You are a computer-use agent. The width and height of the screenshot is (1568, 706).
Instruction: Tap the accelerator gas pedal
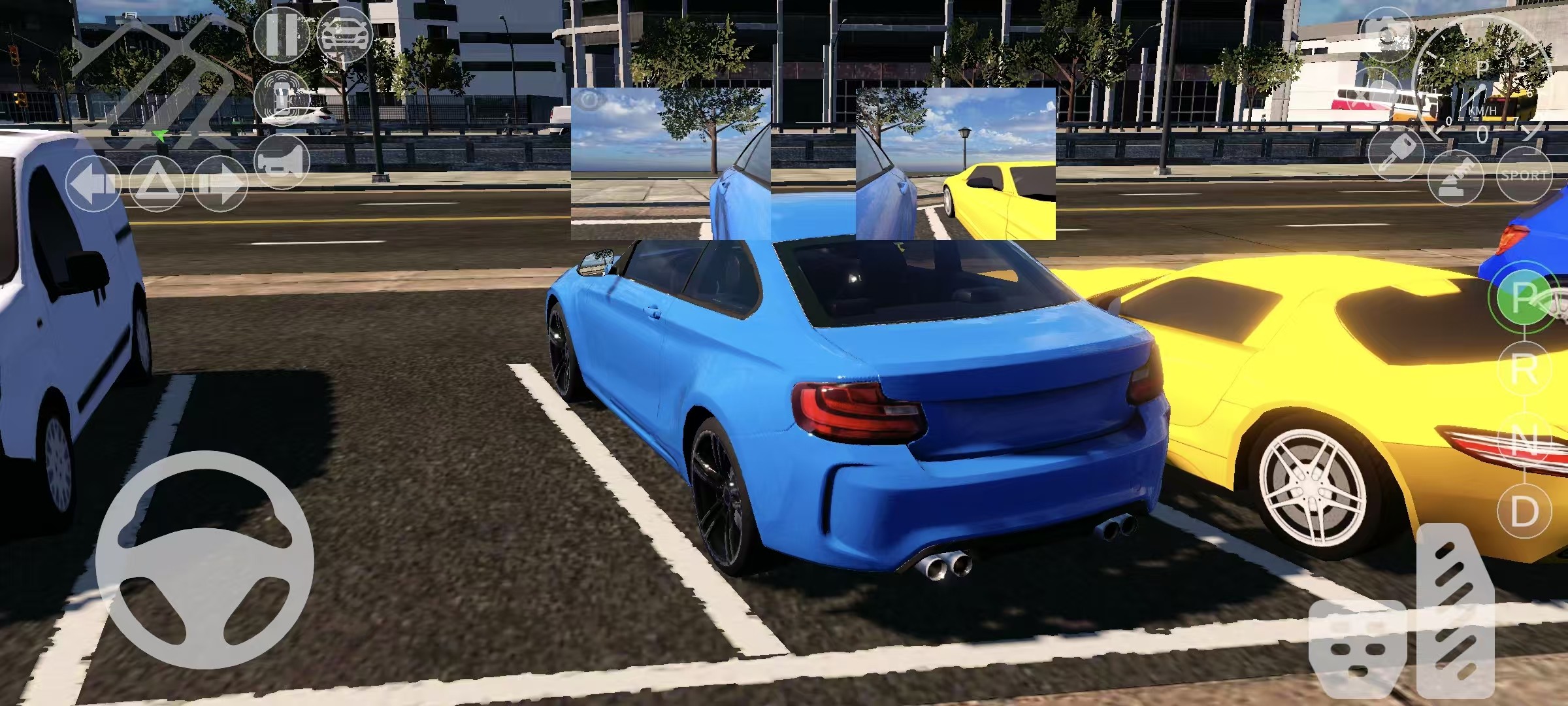1454,611
